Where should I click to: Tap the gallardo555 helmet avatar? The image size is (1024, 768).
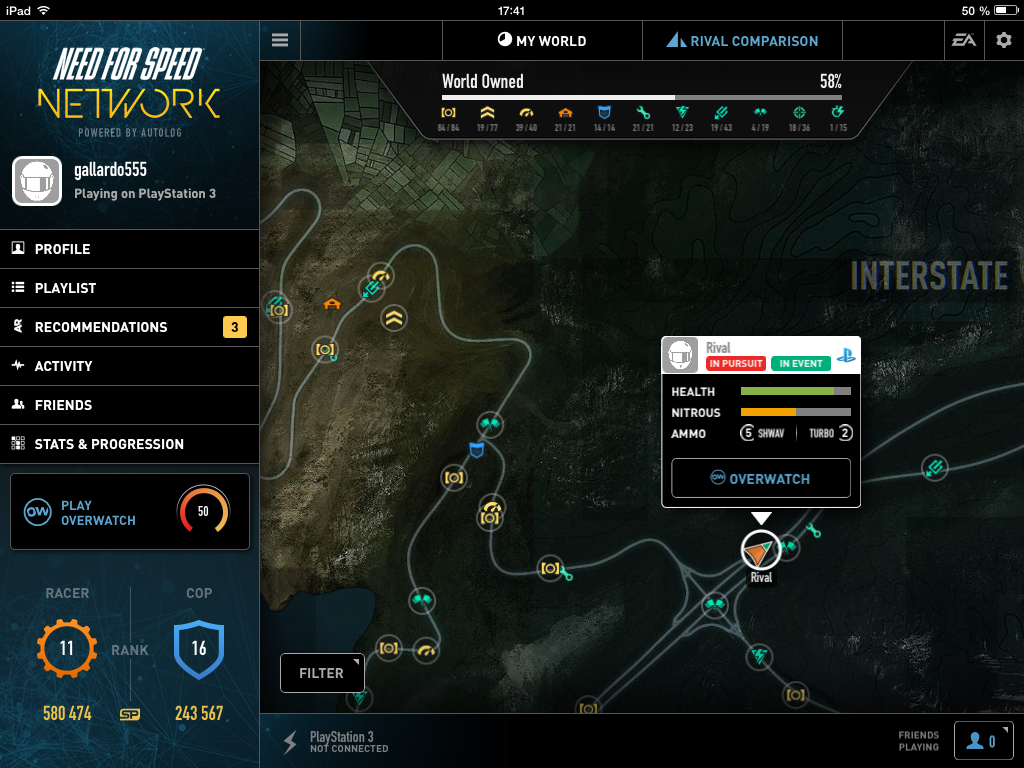tap(37, 181)
